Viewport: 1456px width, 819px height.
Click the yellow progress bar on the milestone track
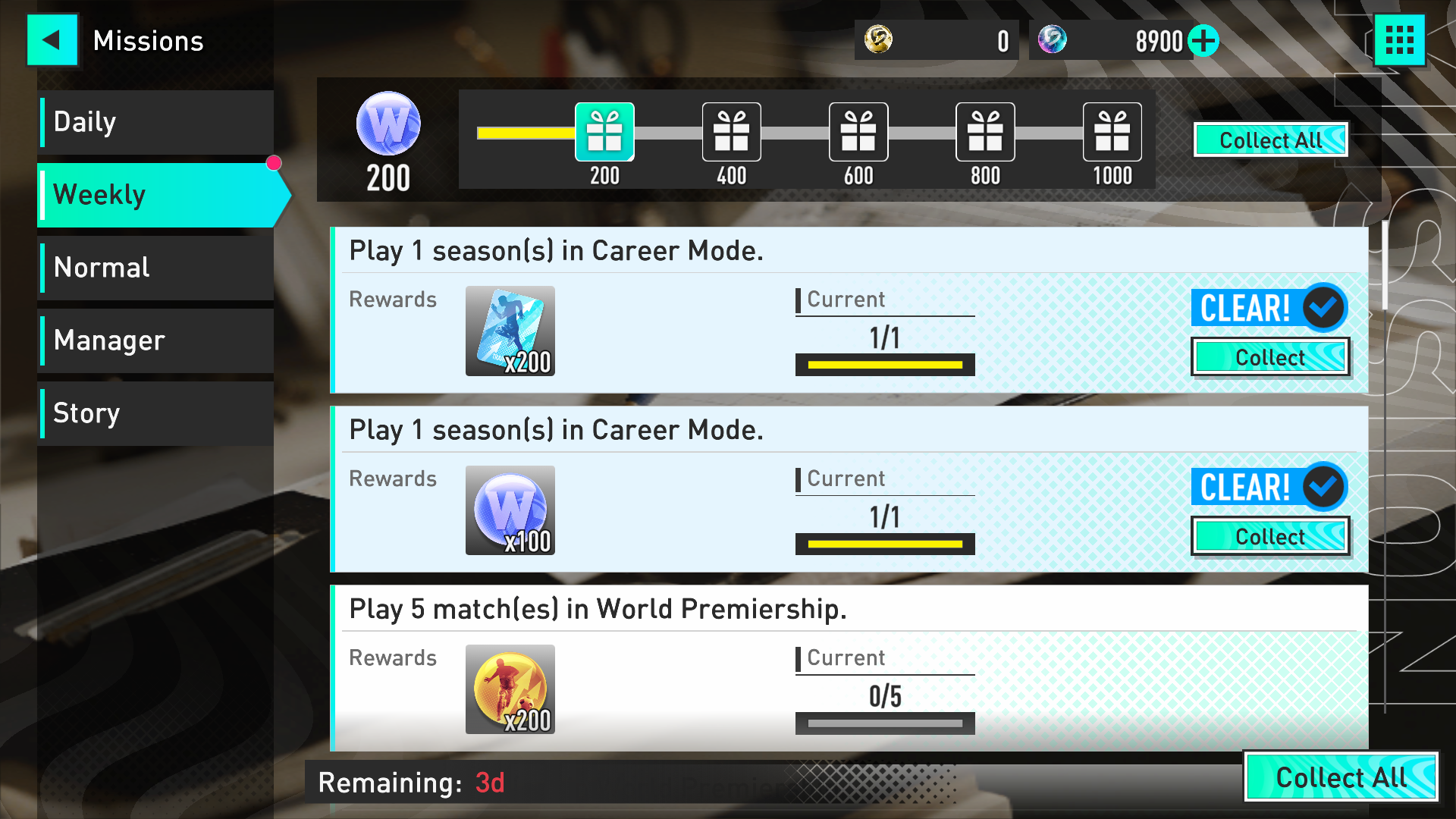(x=527, y=132)
